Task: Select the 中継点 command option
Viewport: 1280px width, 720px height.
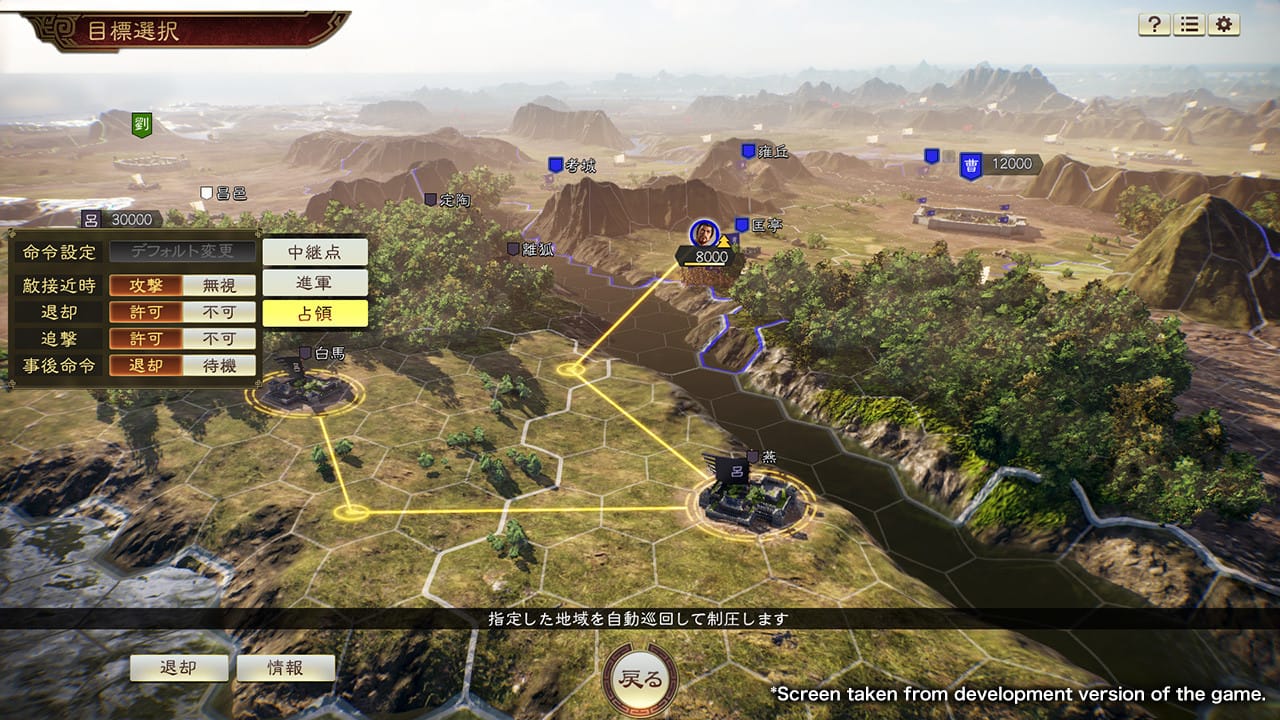Action: (x=317, y=252)
